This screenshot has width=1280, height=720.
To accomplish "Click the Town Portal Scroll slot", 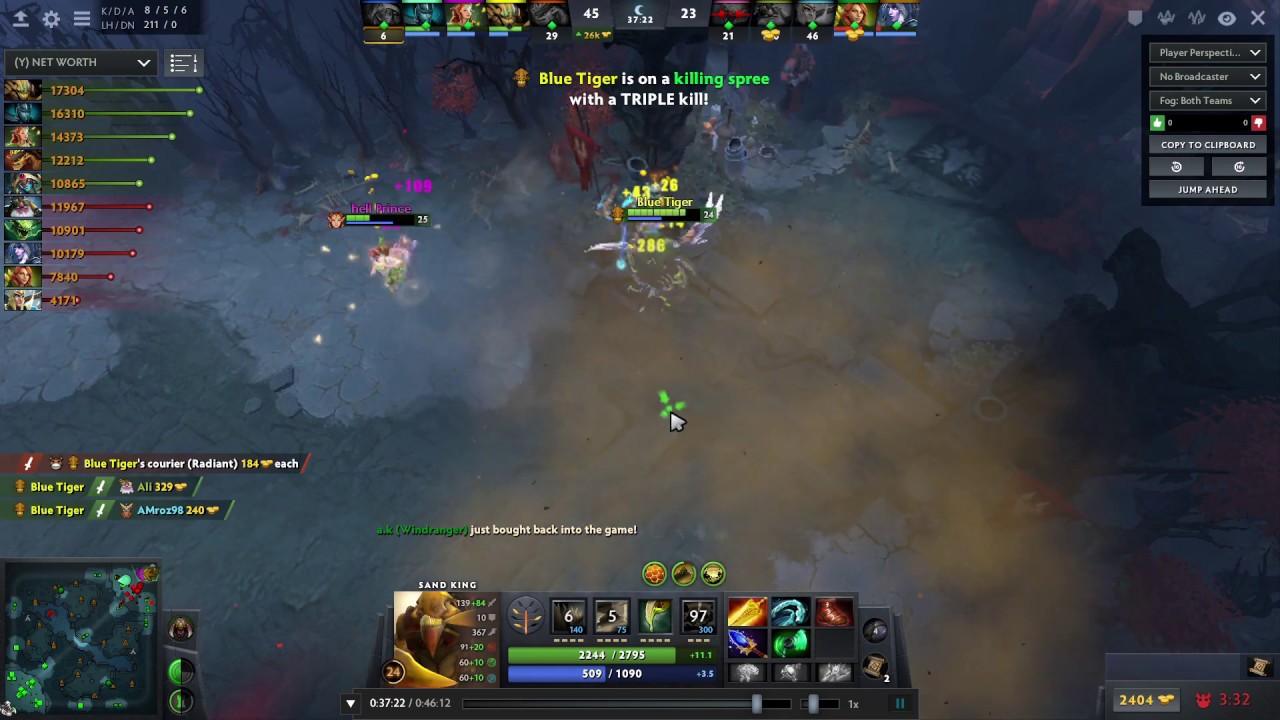I will 874,662.
